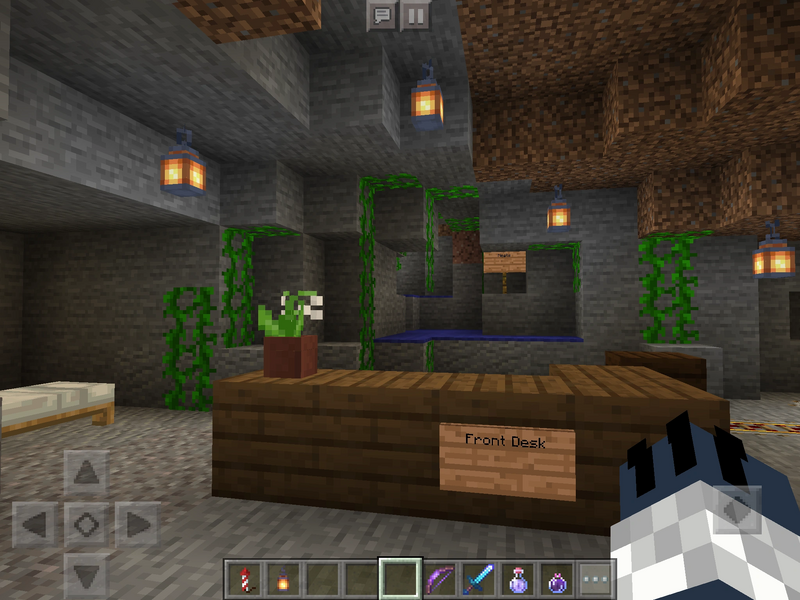This screenshot has width=800, height=600.
Task: Select the pink potion bottle slot
Action: pyautogui.click(x=518, y=579)
